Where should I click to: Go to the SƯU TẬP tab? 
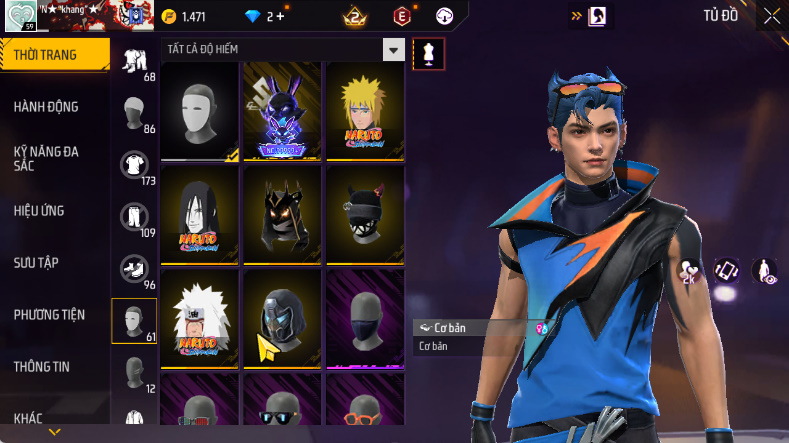tap(36, 262)
